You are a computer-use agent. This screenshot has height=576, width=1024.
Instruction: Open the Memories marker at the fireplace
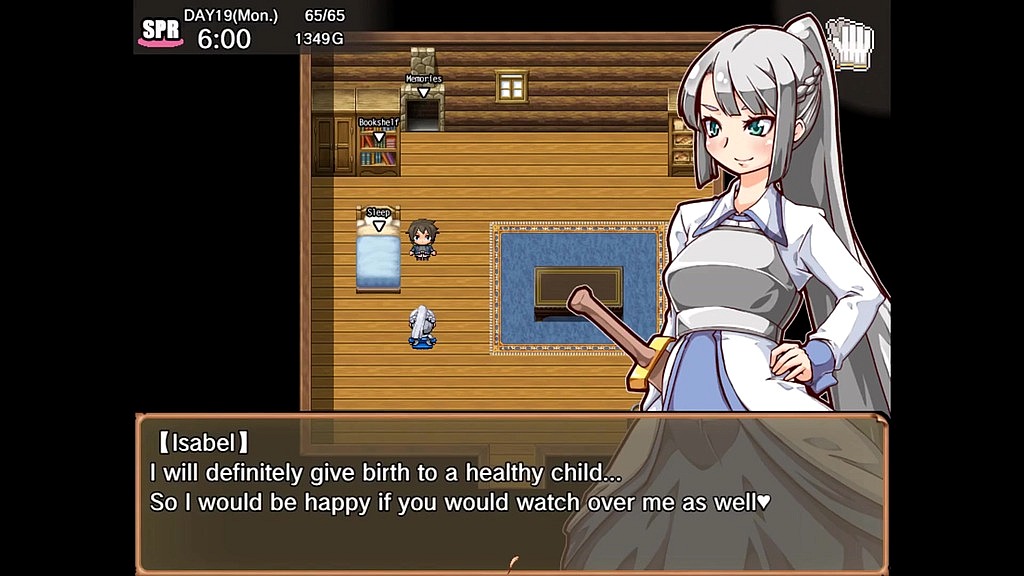[x=423, y=84]
